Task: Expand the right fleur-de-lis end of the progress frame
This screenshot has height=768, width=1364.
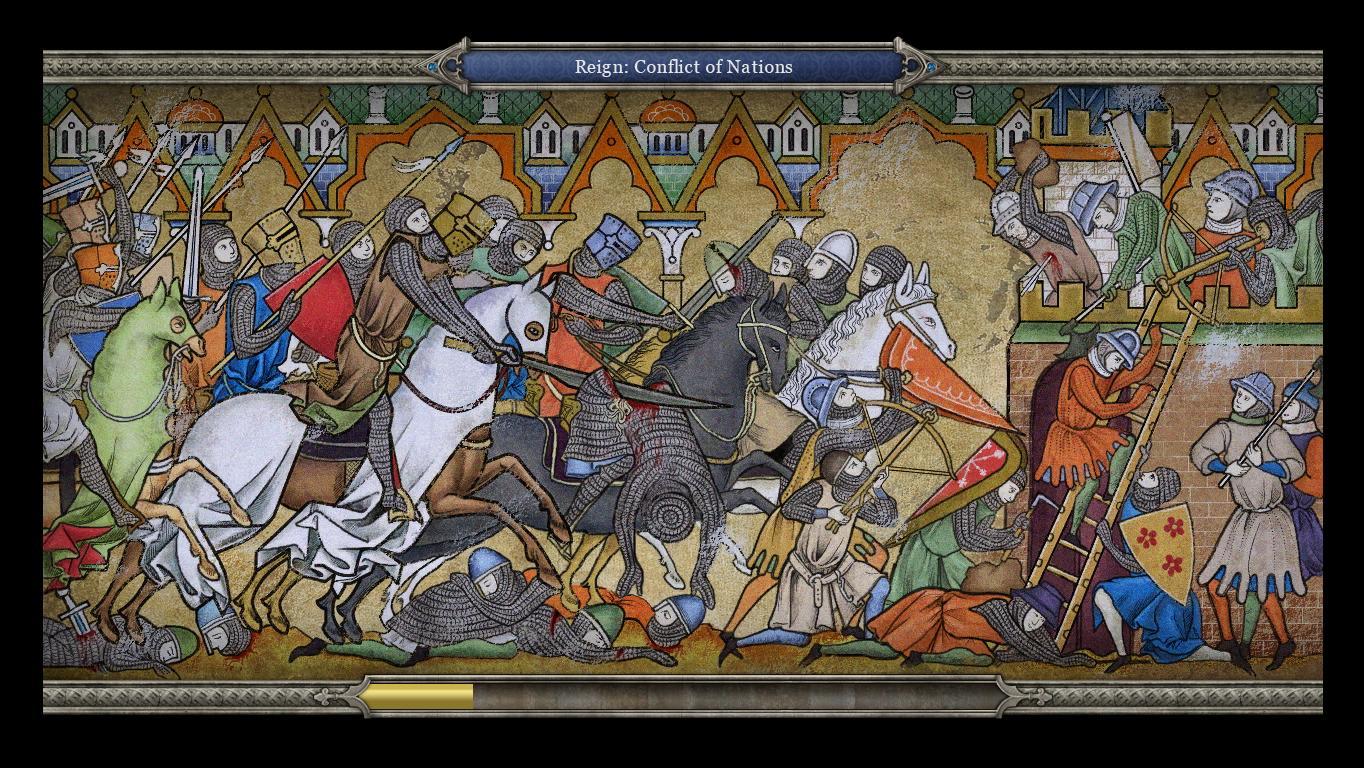Action: click(1010, 695)
